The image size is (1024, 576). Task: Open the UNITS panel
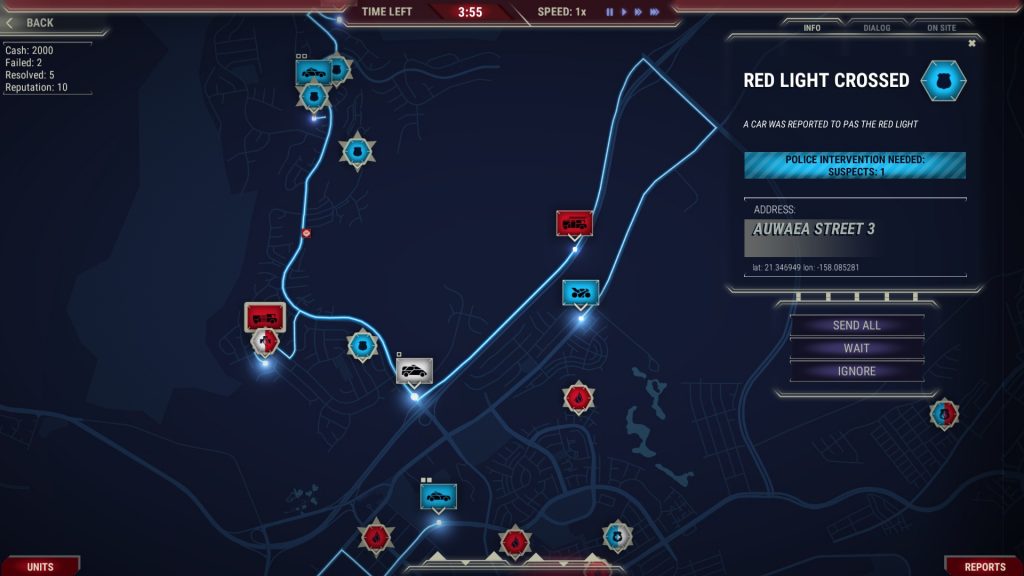coord(40,567)
